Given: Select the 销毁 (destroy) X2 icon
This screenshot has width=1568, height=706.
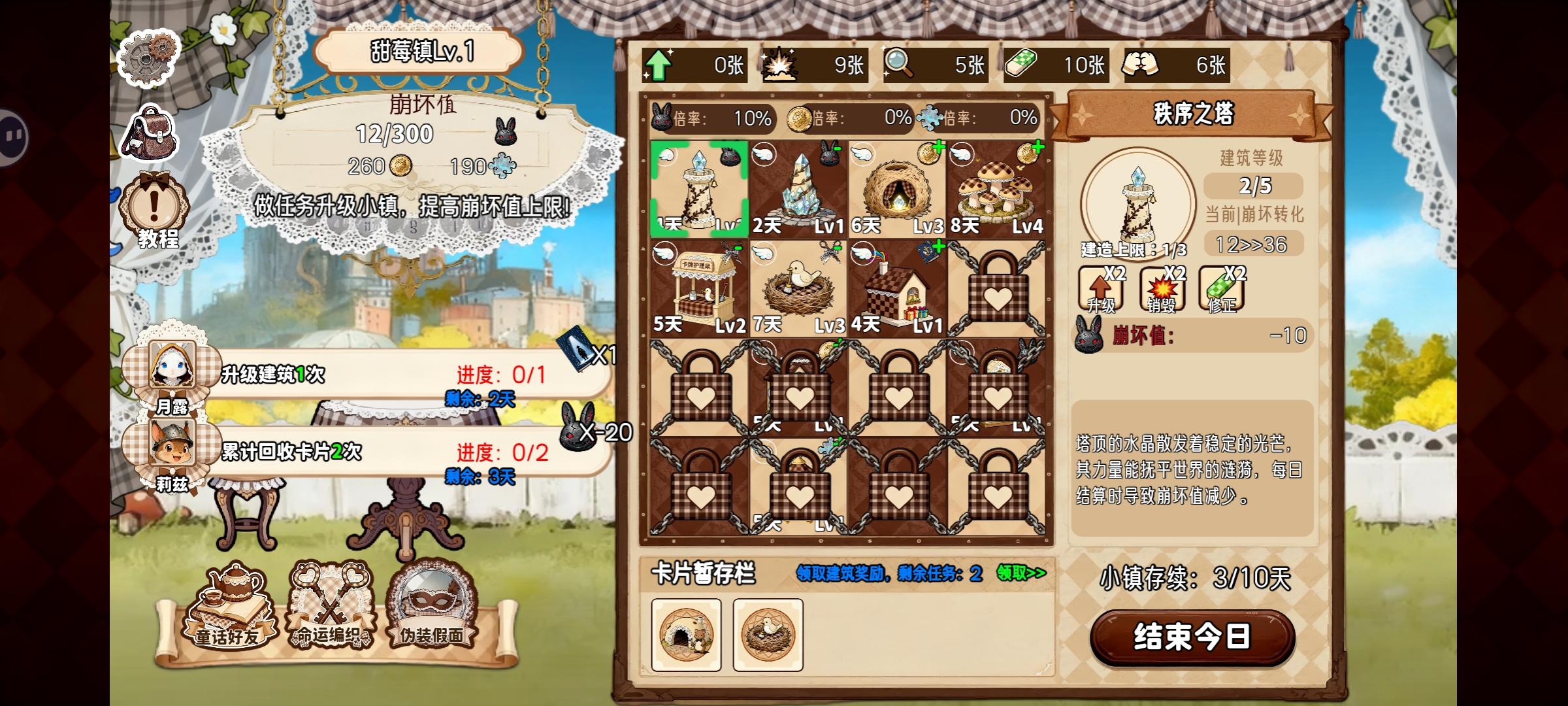Looking at the screenshot, I should (x=1164, y=289).
